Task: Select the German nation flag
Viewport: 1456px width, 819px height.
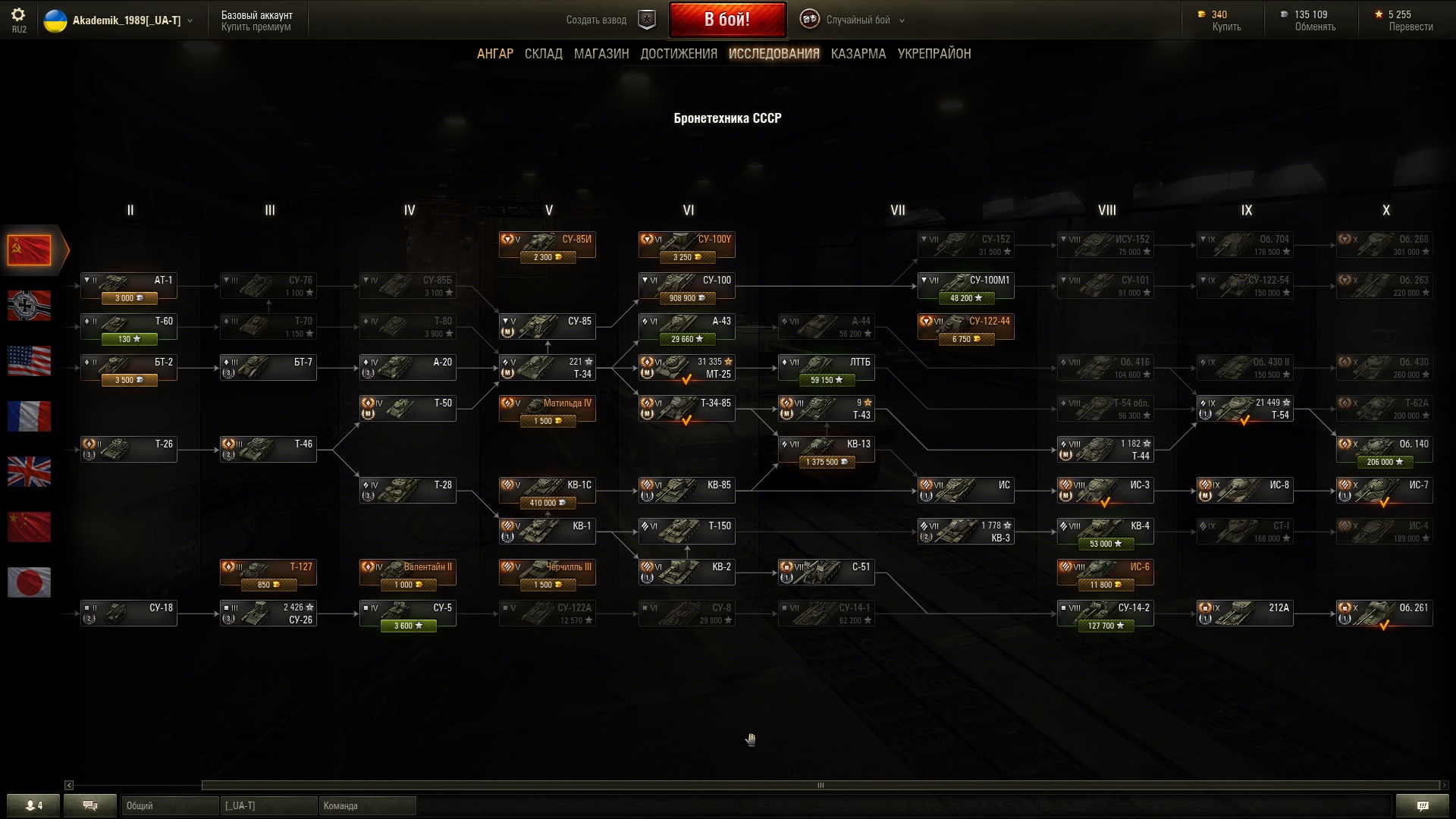Action: tap(29, 306)
